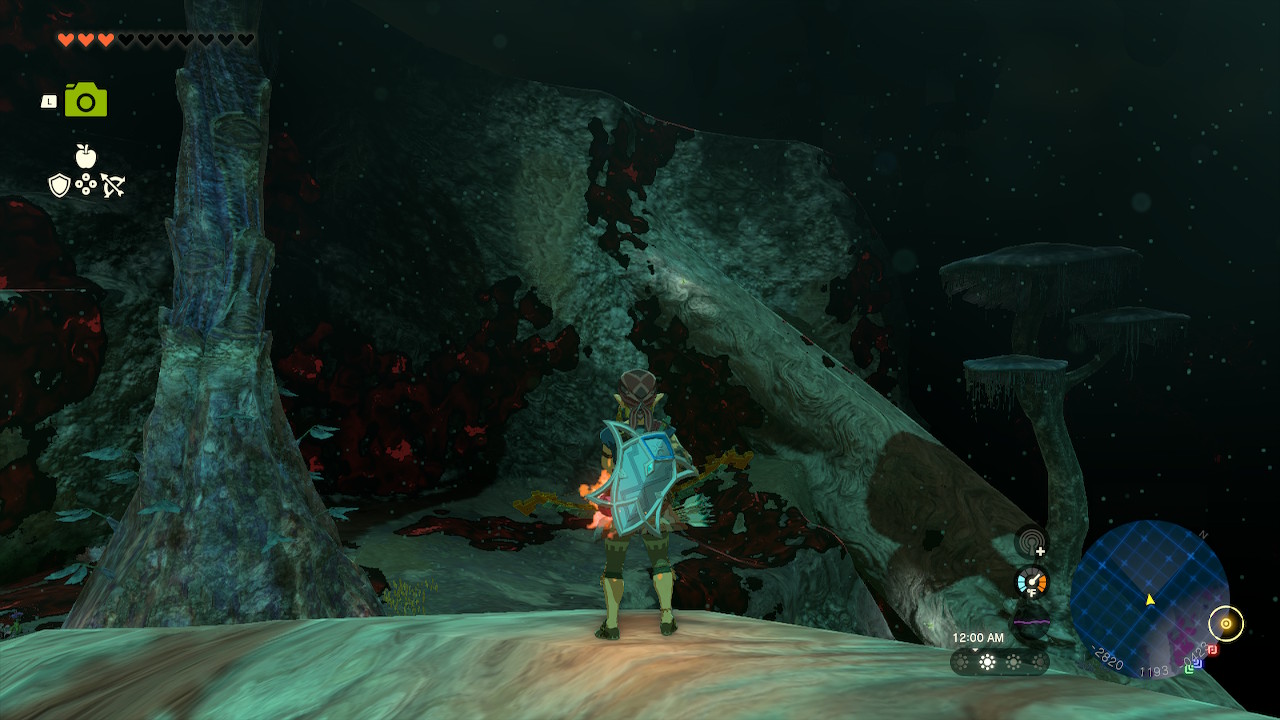Select the apple materials shortcut icon
The height and width of the screenshot is (720, 1280).
(86, 156)
